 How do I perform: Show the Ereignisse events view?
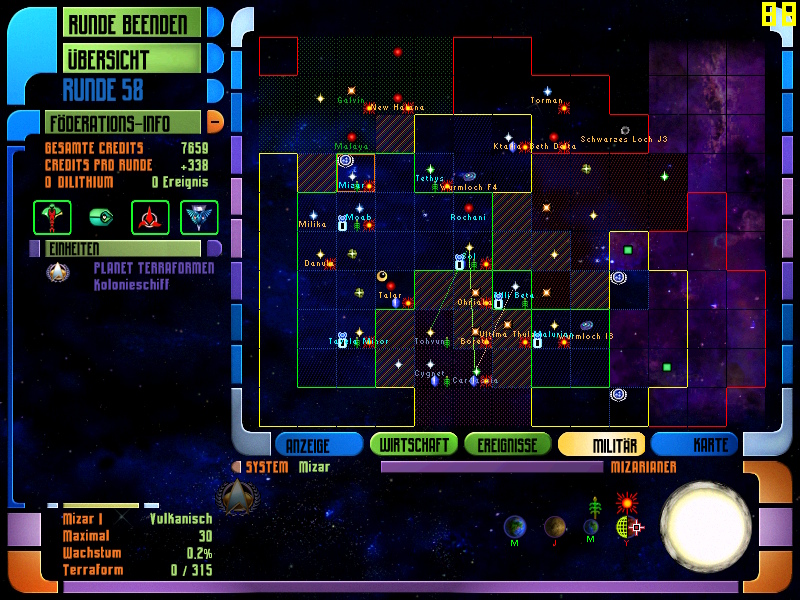coord(508,444)
